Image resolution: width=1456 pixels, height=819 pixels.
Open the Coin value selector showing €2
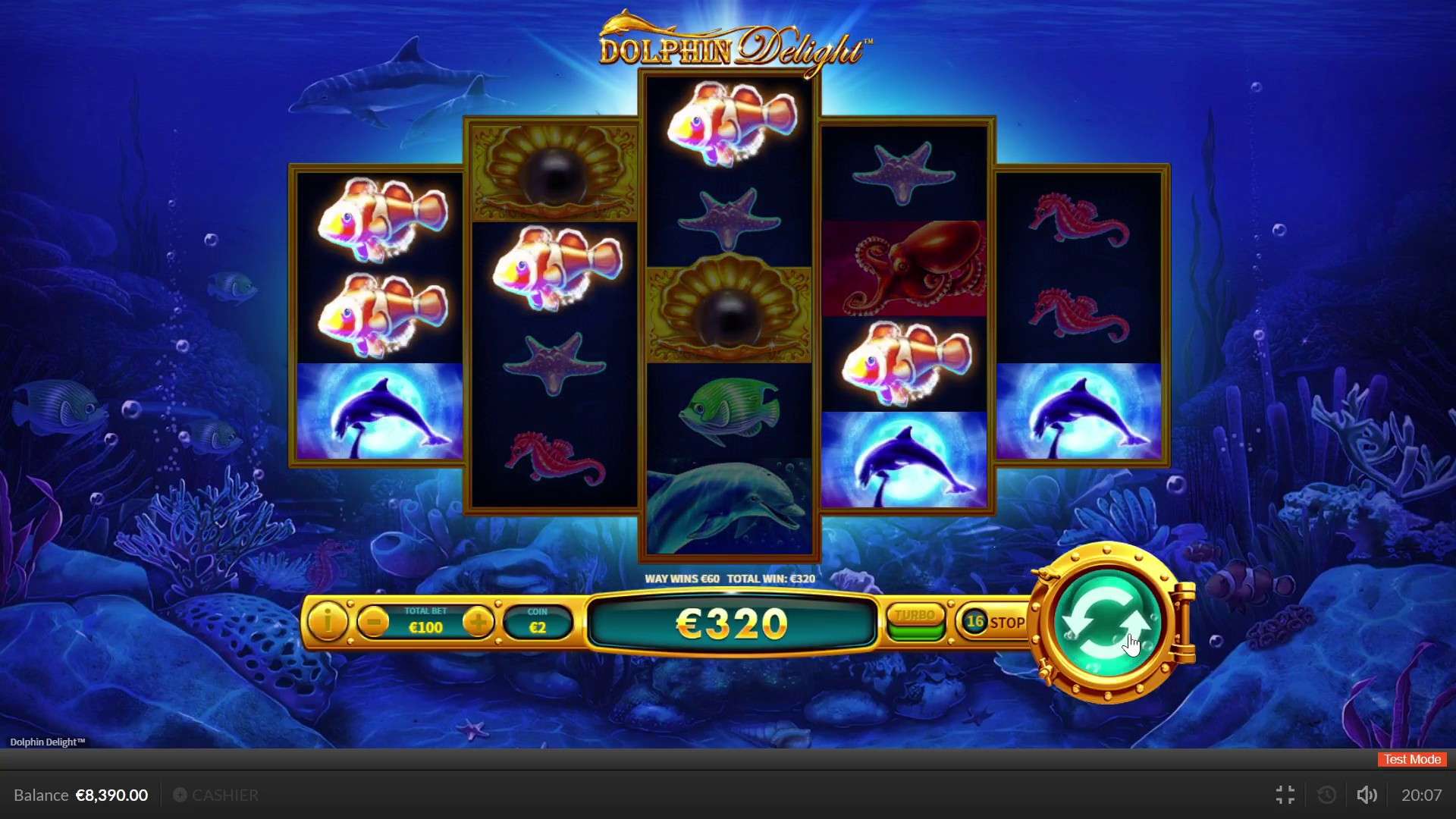point(538,622)
